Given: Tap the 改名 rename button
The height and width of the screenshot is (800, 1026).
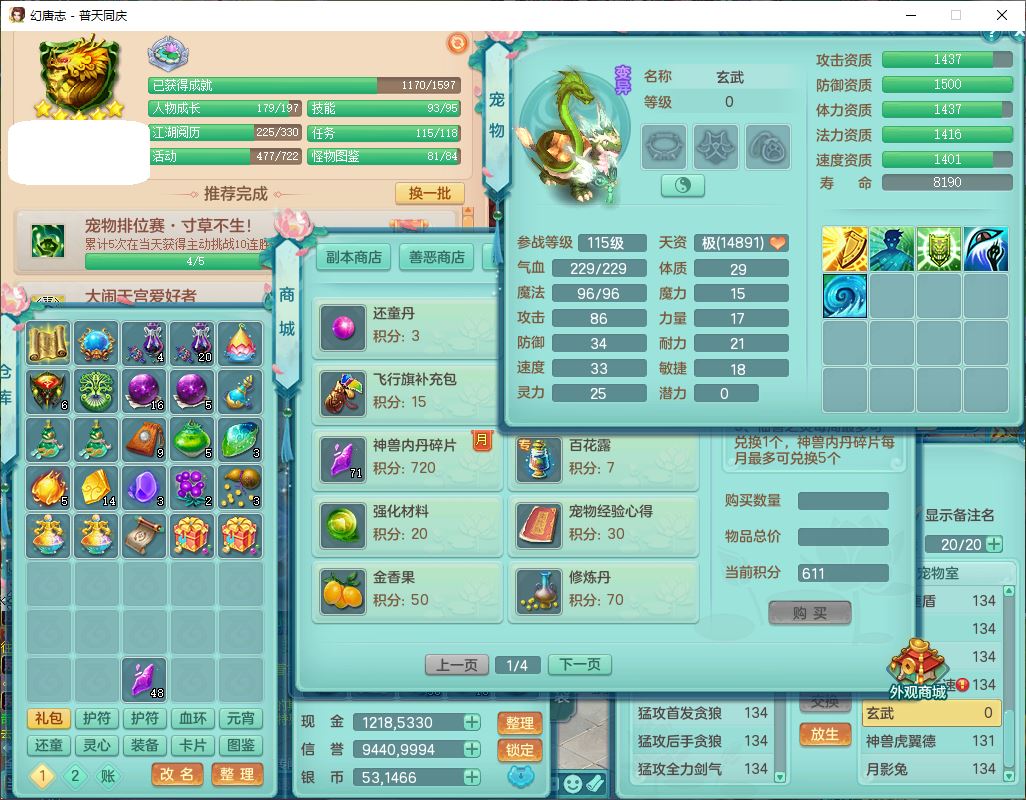Looking at the screenshot, I should (x=177, y=774).
